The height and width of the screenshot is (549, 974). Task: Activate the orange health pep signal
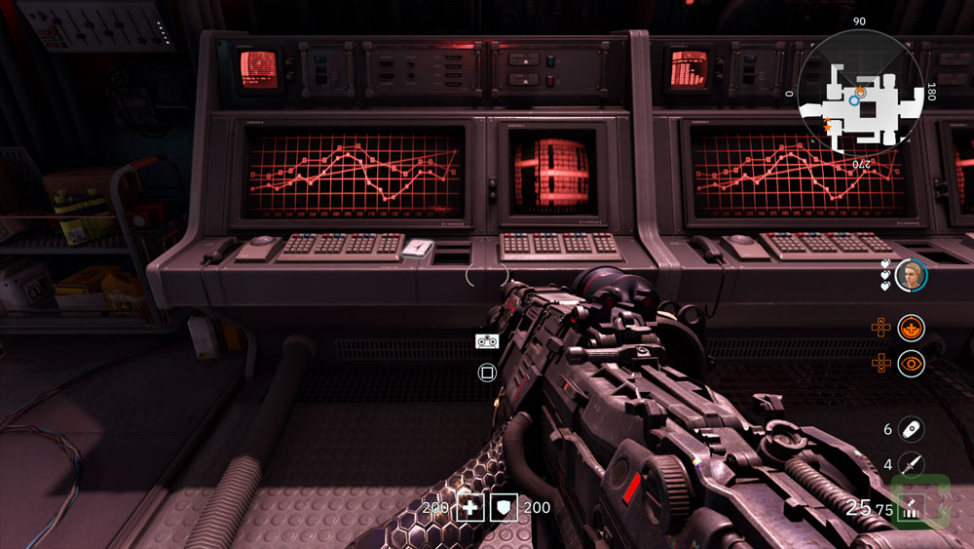point(910,327)
